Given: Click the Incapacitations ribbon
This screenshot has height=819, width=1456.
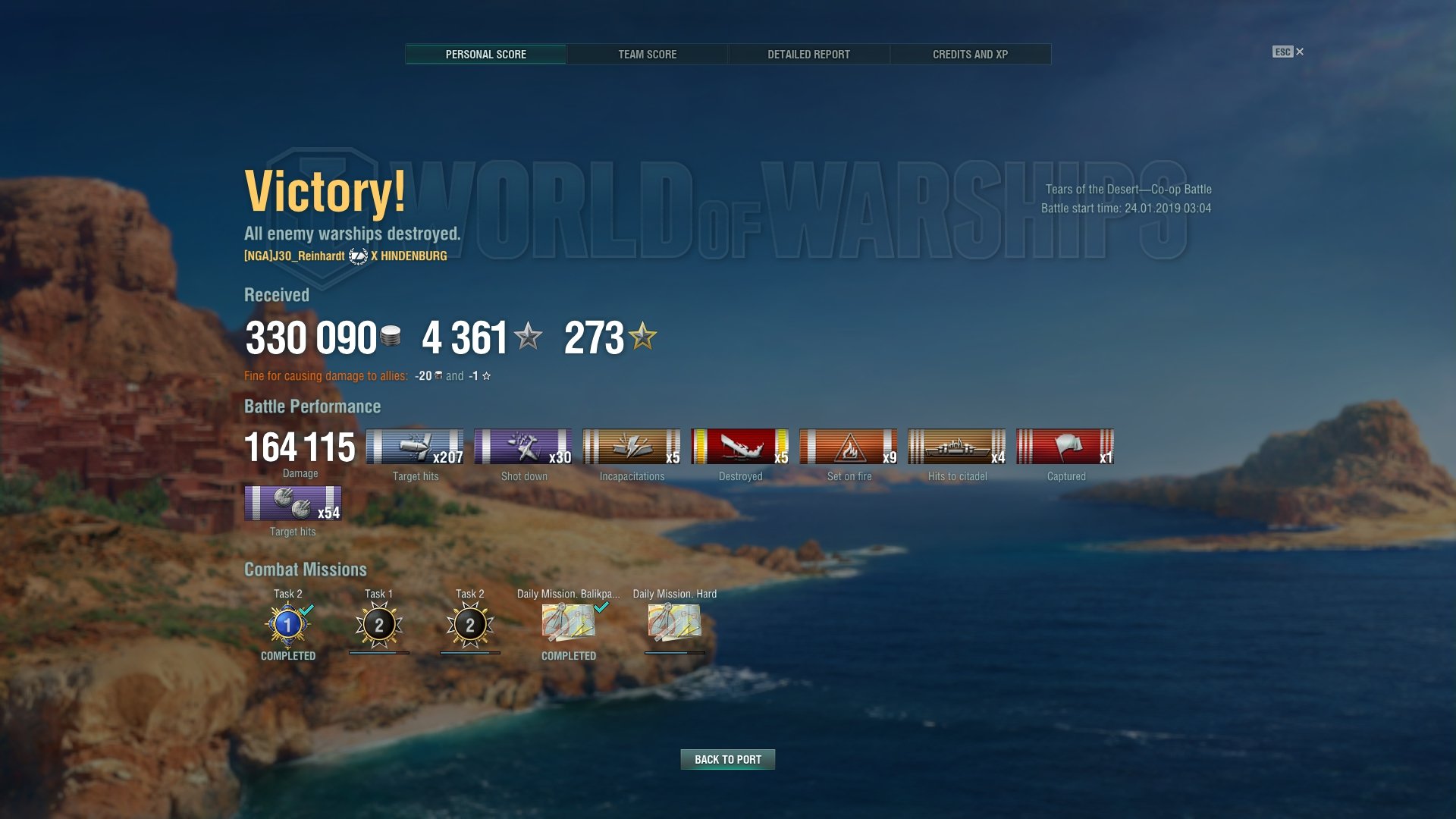Looking at the screenshot, I should pos(632,447).
